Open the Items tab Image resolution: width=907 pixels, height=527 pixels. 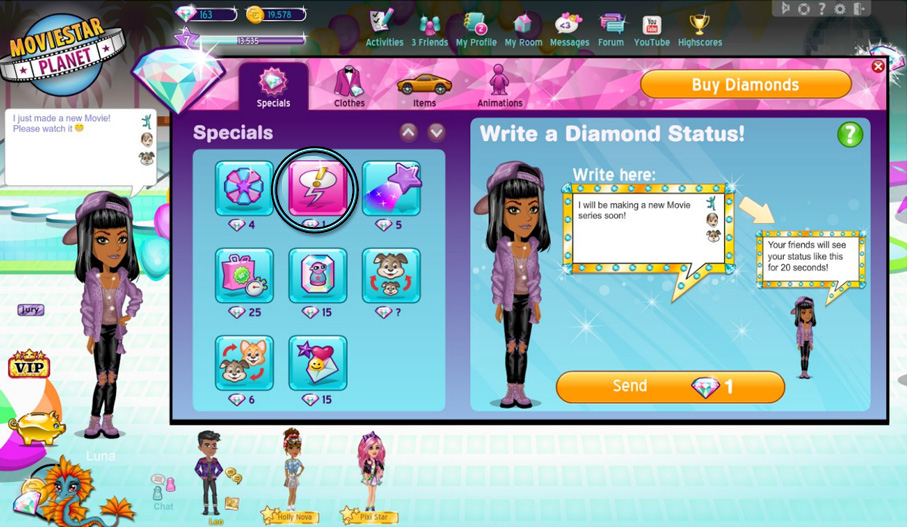click(424, 87)
